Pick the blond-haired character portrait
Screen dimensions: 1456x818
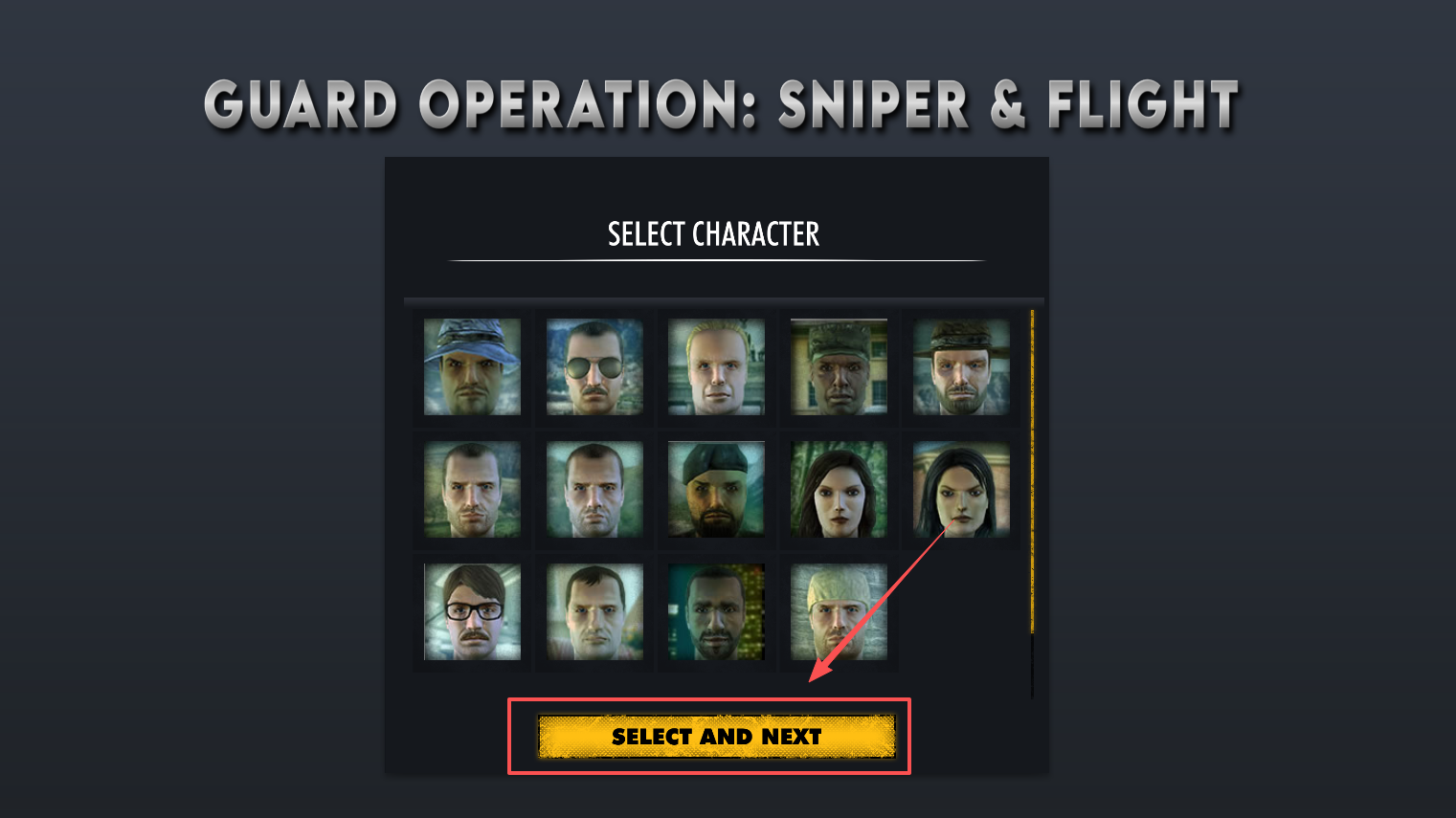tap(716, 366)
